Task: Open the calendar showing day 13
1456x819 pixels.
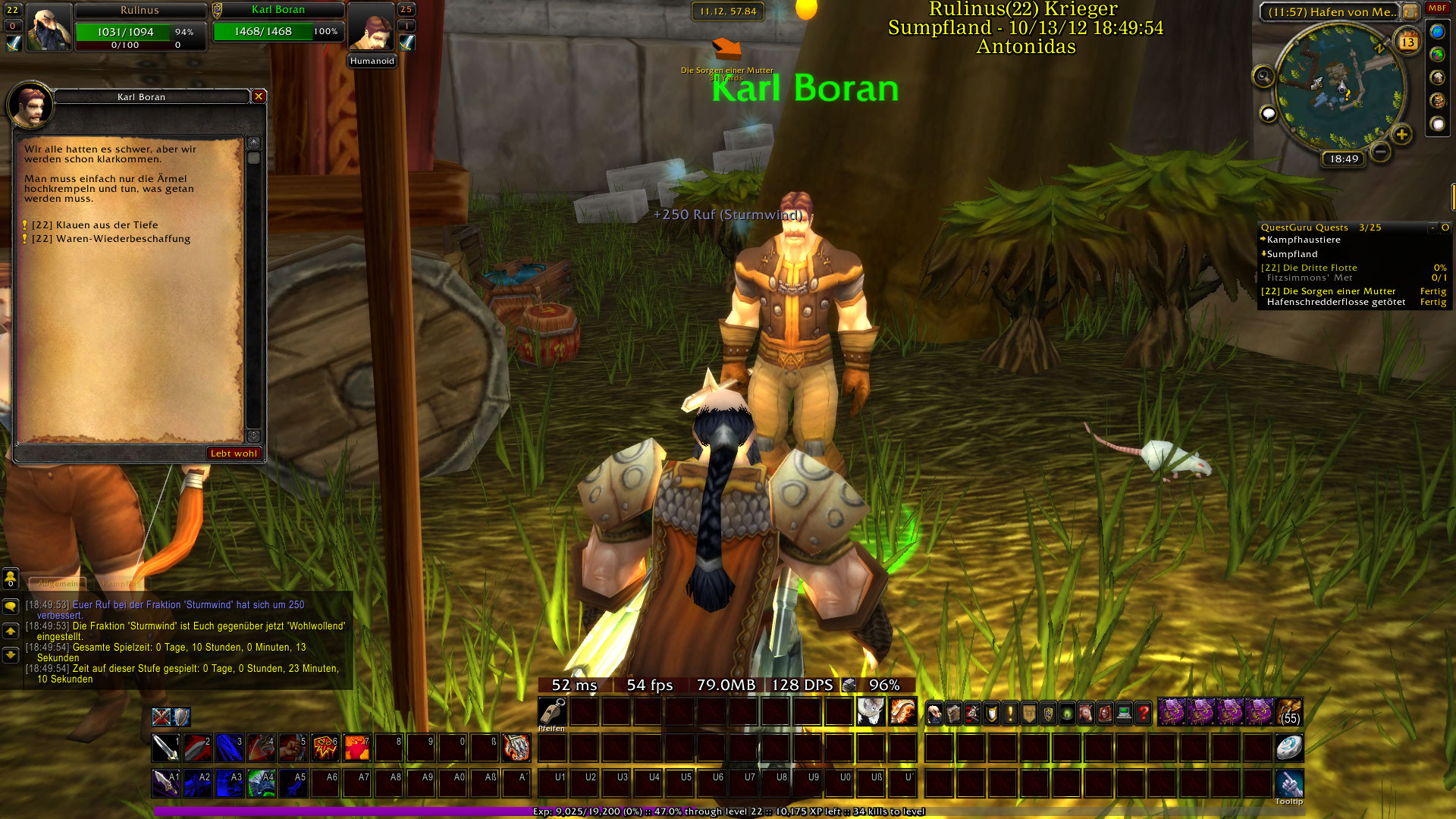Action: 1407,42
